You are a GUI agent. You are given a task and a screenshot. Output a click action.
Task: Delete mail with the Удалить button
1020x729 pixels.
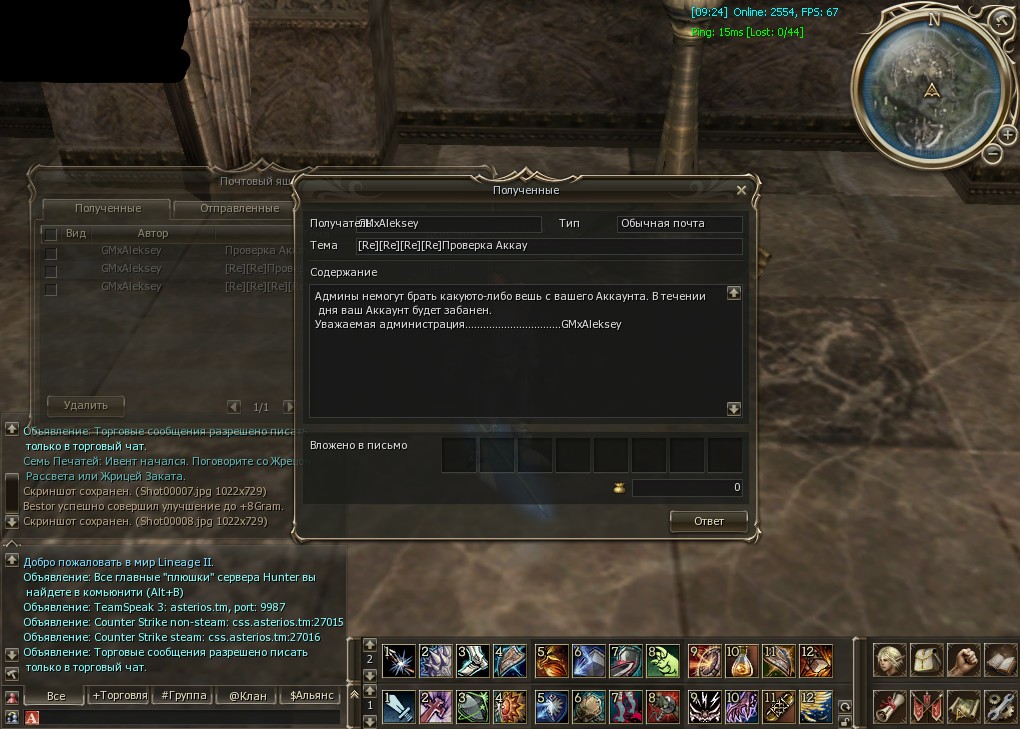coord(86,405)
